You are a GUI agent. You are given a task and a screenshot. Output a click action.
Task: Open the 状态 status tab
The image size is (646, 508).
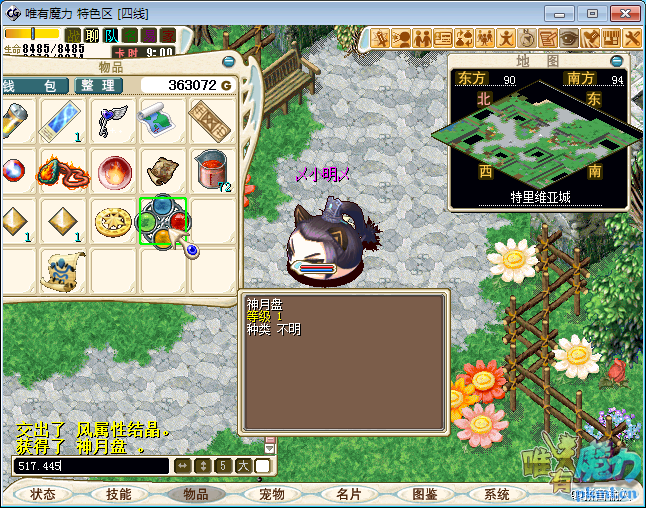point(43,494)
